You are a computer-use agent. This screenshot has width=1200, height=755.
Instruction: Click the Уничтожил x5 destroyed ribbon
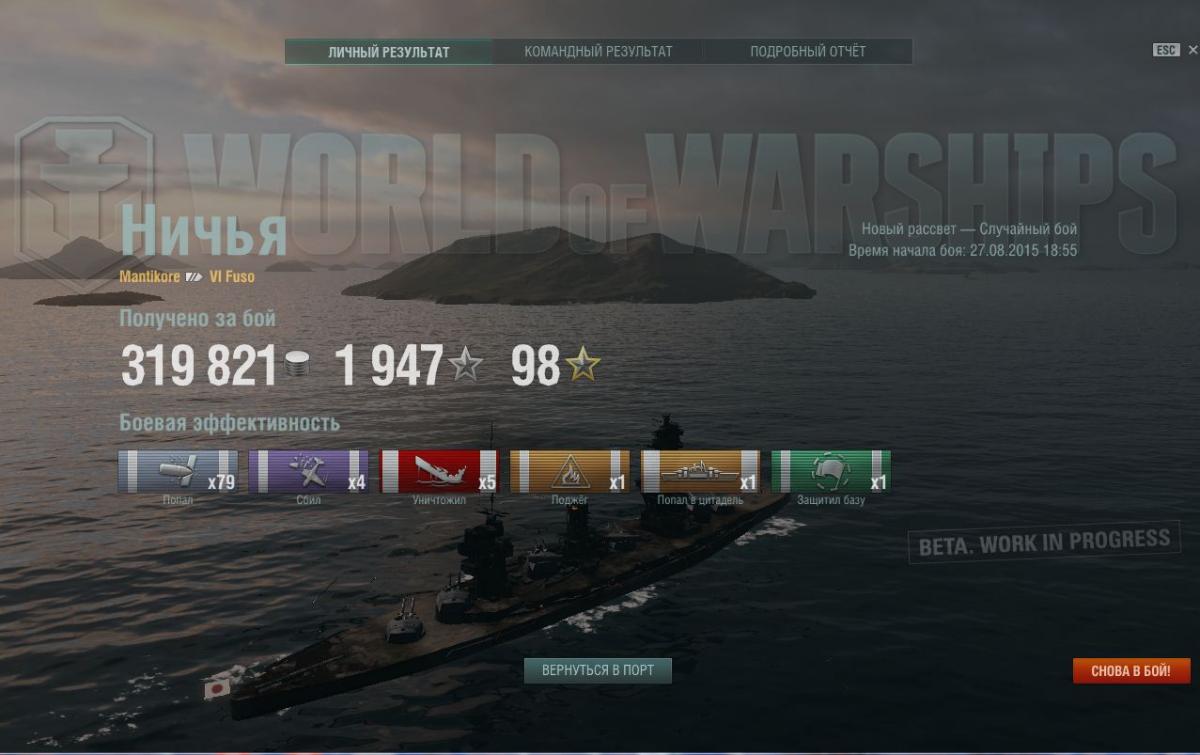[x=439, y=471]
